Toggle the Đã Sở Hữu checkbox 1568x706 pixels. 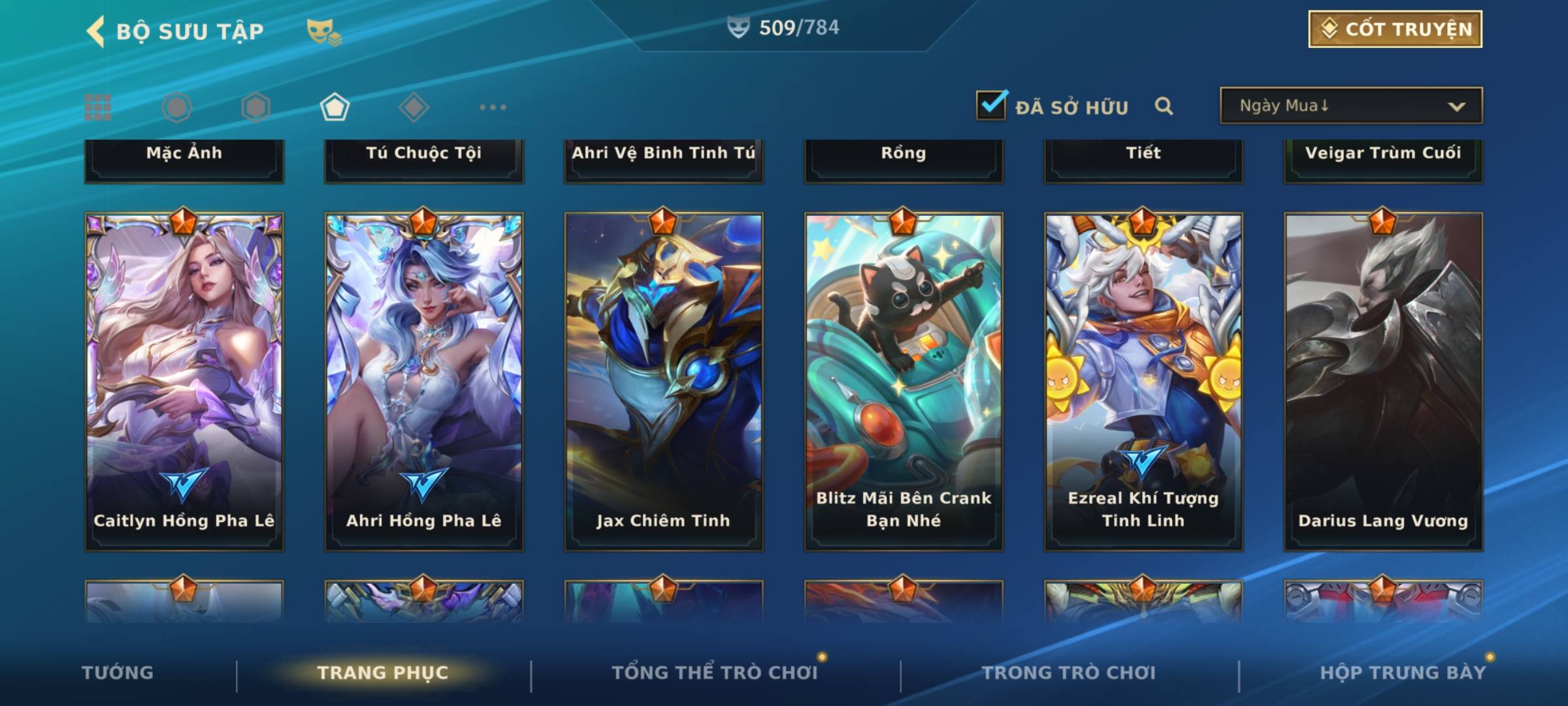click(x=991, y=105)
